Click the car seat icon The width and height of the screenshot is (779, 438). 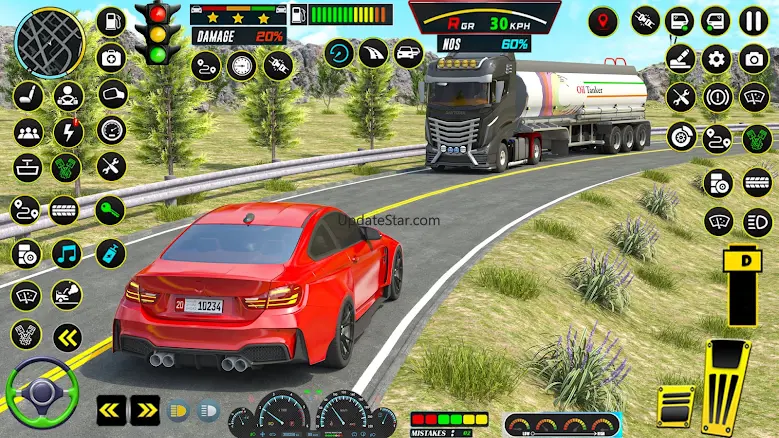pyautogui.click(x=27, y=96)
